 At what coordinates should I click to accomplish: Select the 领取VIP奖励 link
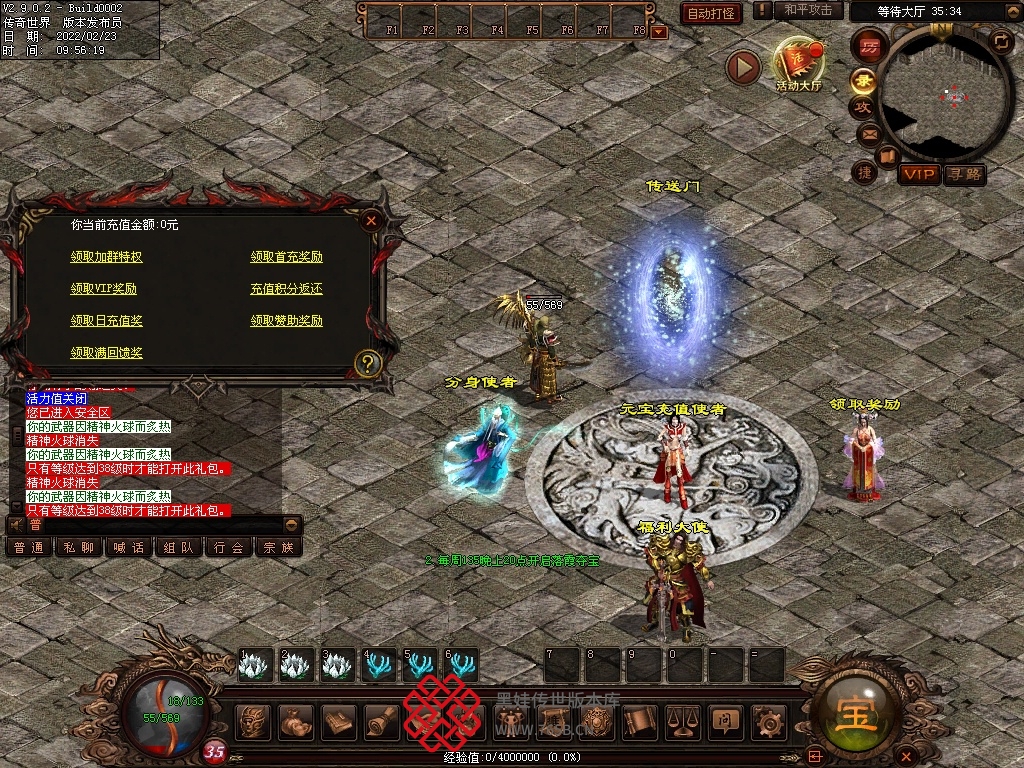point(103,289)
